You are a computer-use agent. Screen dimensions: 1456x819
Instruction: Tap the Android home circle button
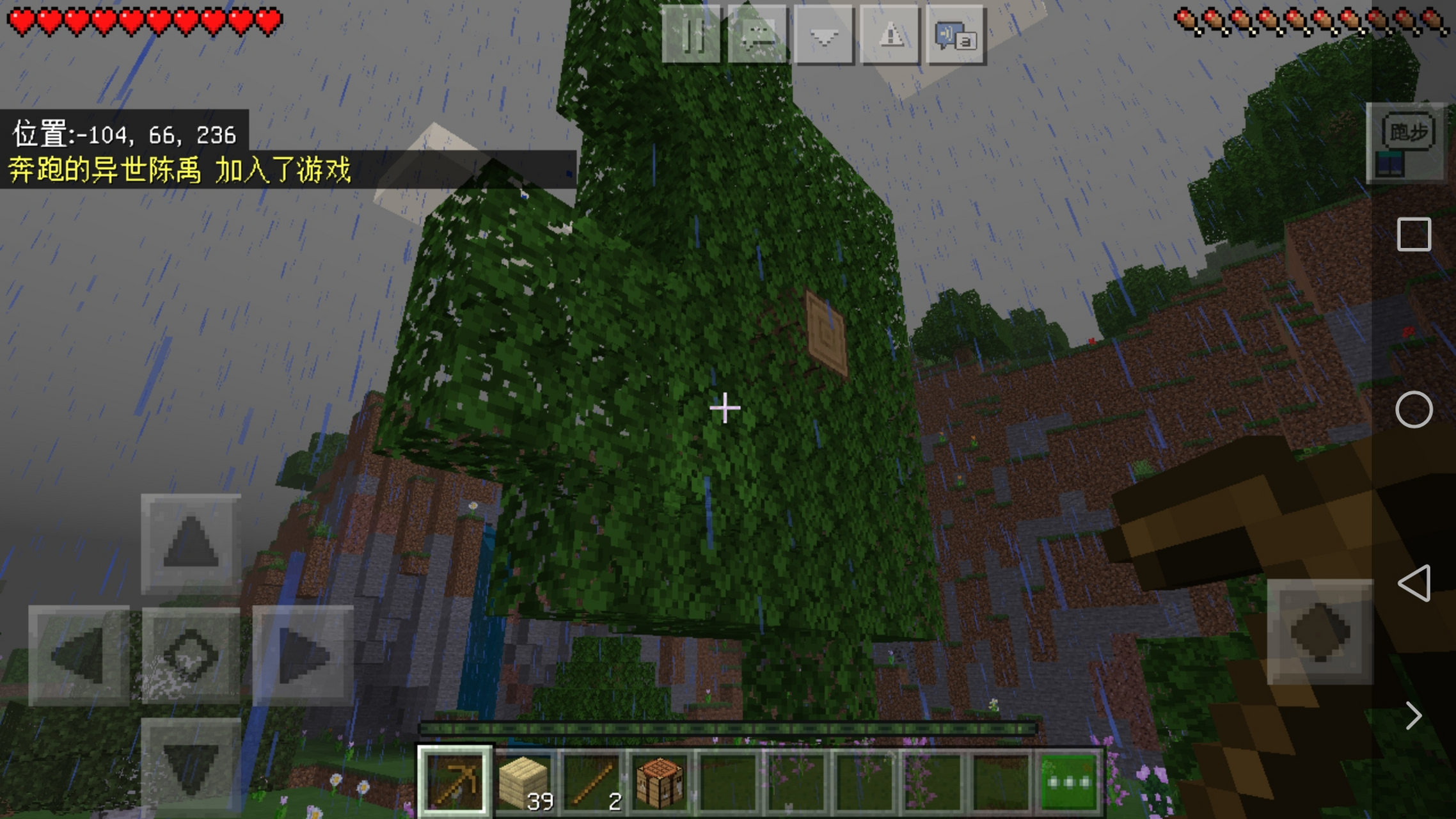click(1414, 409)
